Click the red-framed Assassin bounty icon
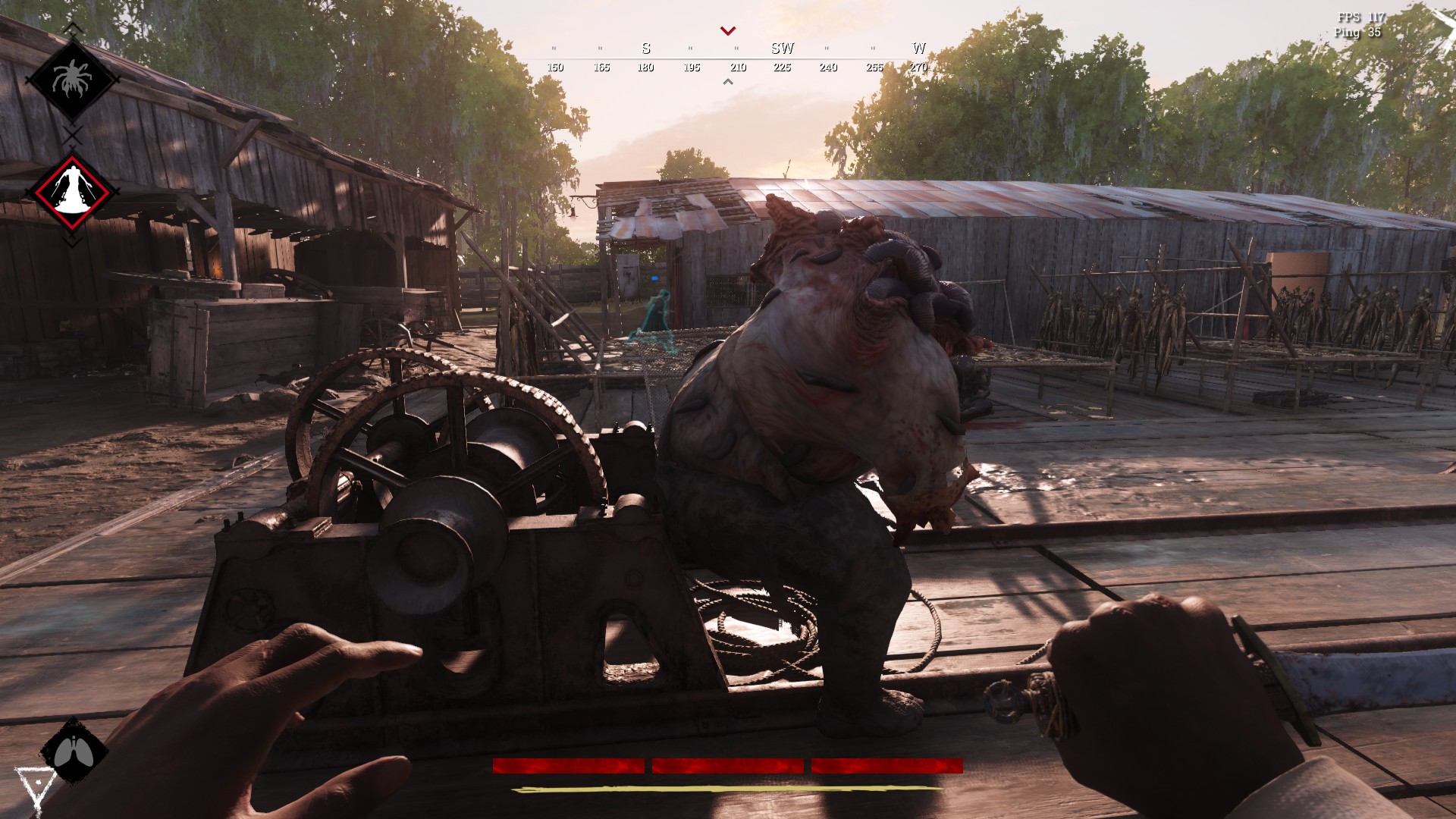 point(74,192)
